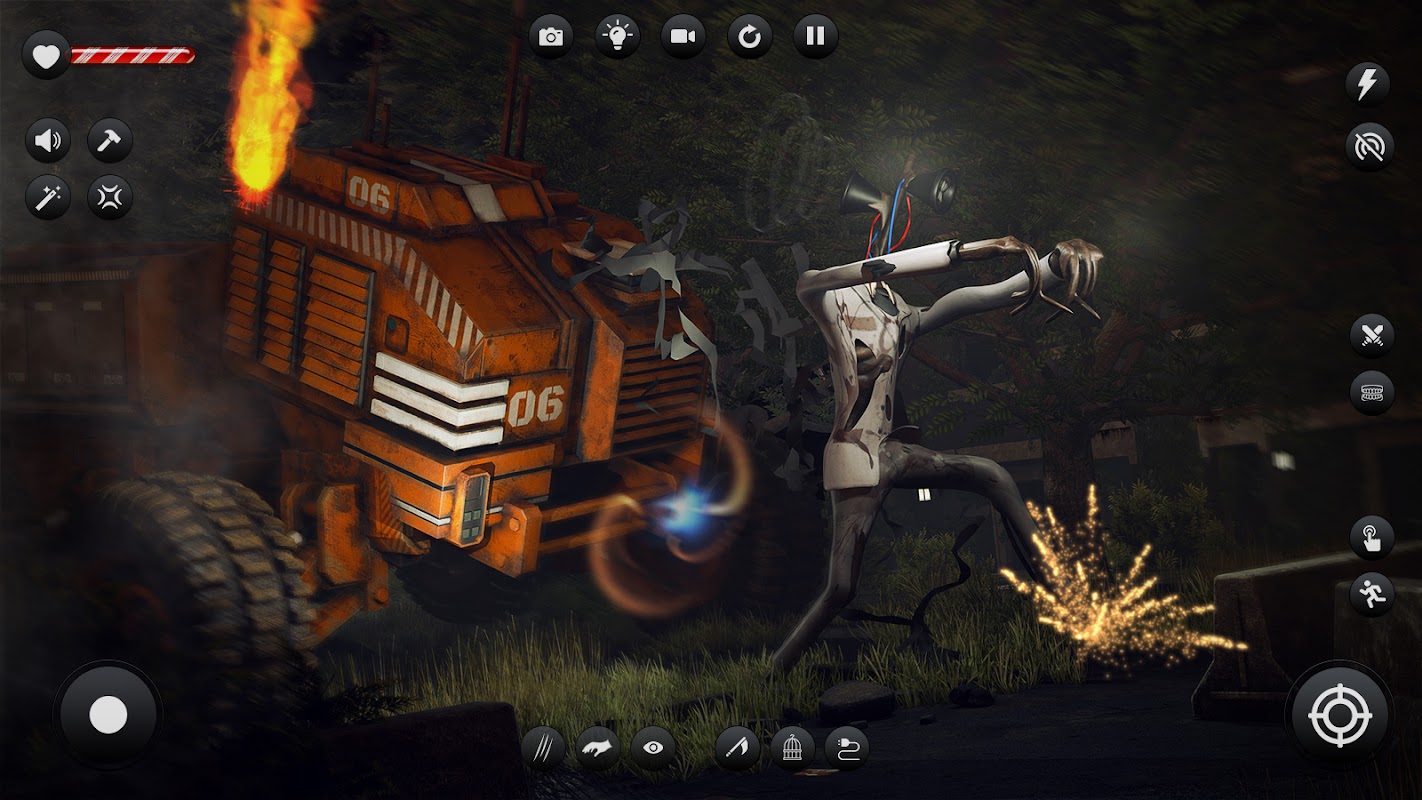Choose the crossed swords attack button
The height and width of the screenshot is (800, 1422).
point(1371,335)
